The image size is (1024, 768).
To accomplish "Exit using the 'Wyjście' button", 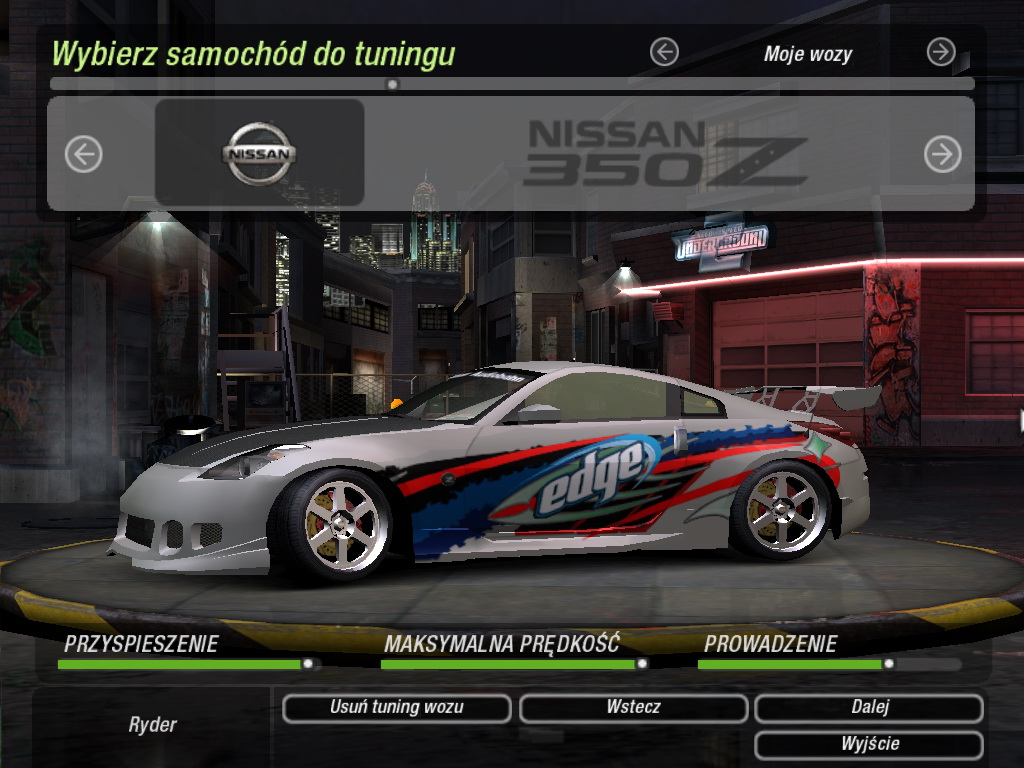I will [869, 744].
